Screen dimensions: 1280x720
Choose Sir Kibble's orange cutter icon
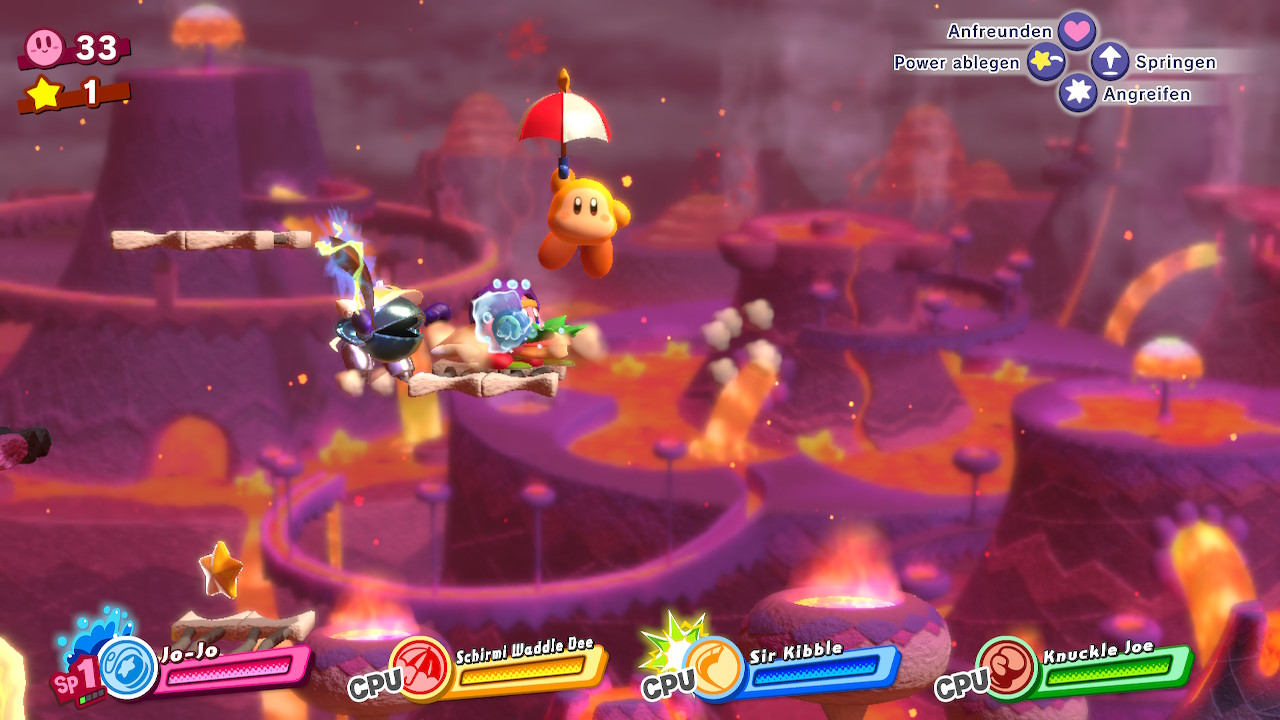(x=714, y=667)
